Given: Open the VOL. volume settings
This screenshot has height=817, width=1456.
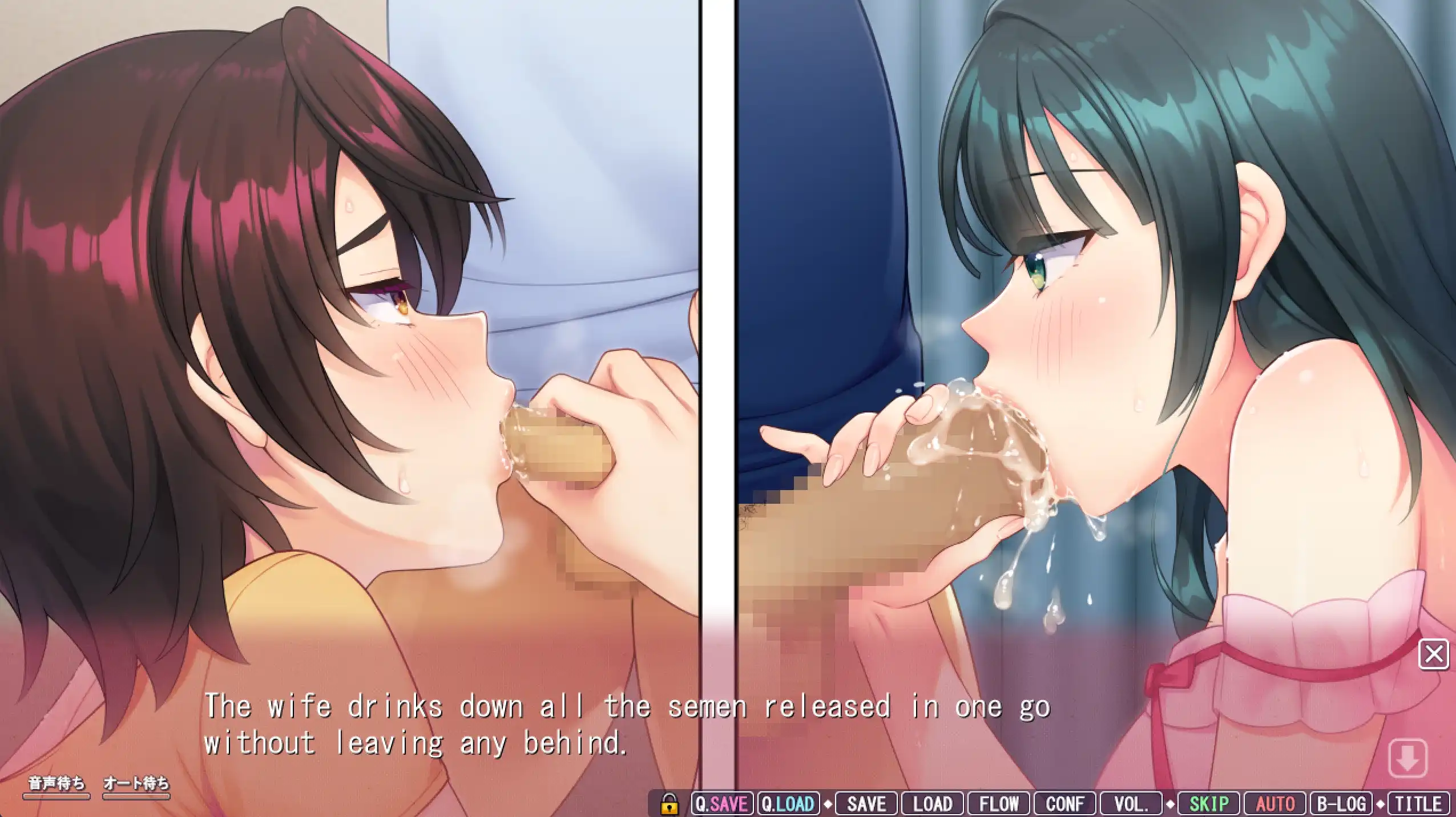Looking at the screenshot, I should click(1131, 804).
